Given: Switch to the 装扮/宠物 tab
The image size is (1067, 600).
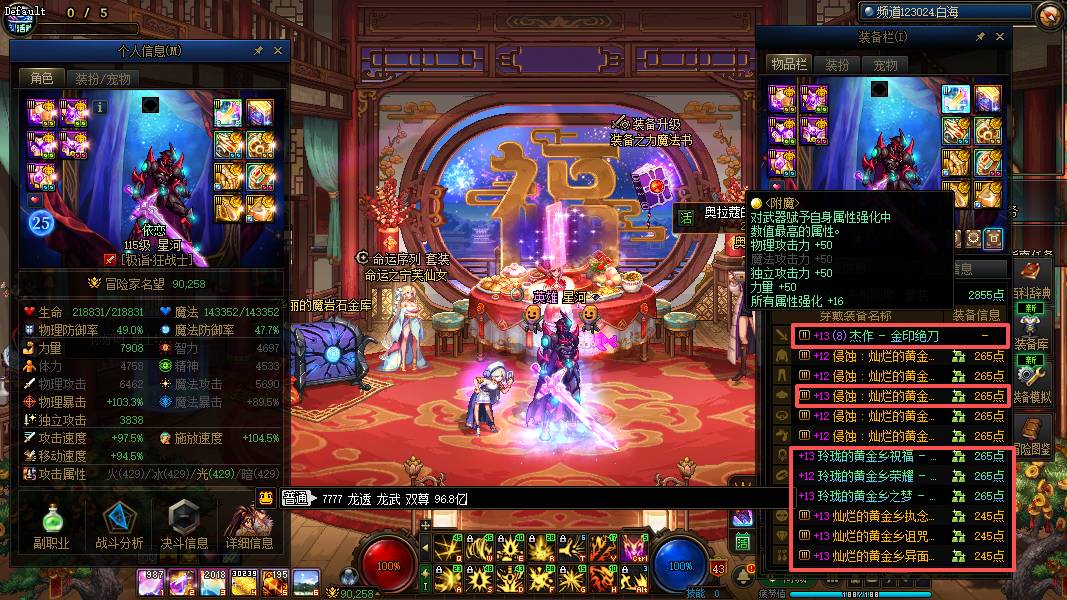Looking at the screenshot, I should (103, 78).
